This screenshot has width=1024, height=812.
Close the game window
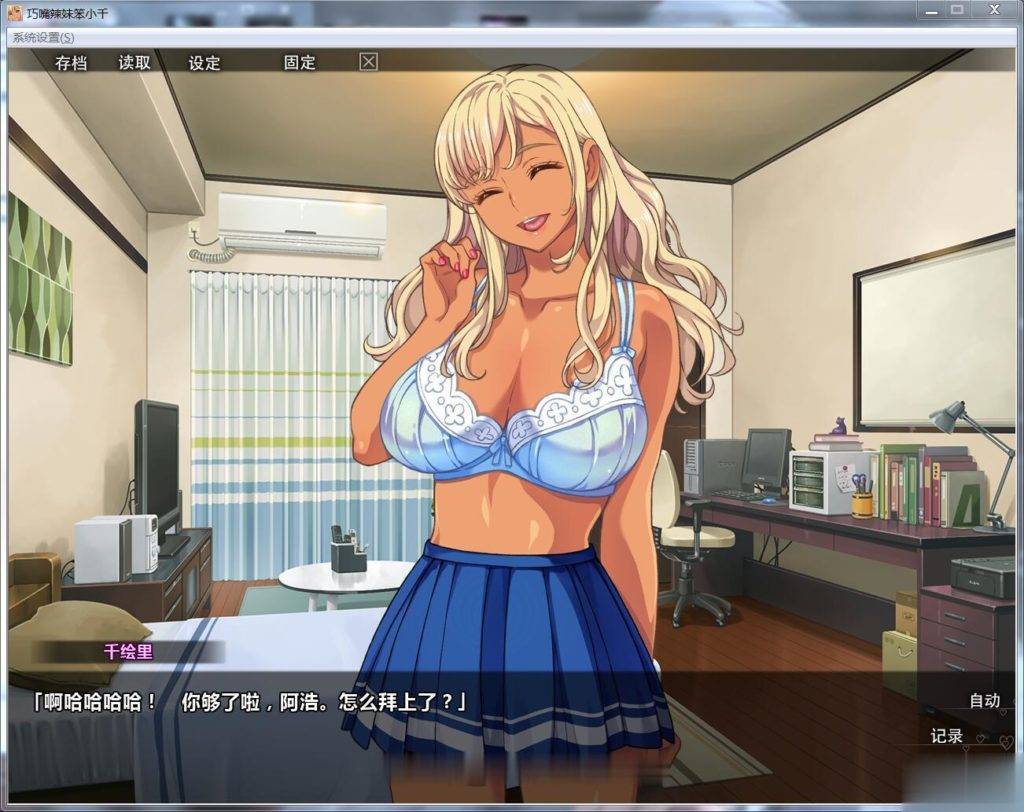[993, 9]
